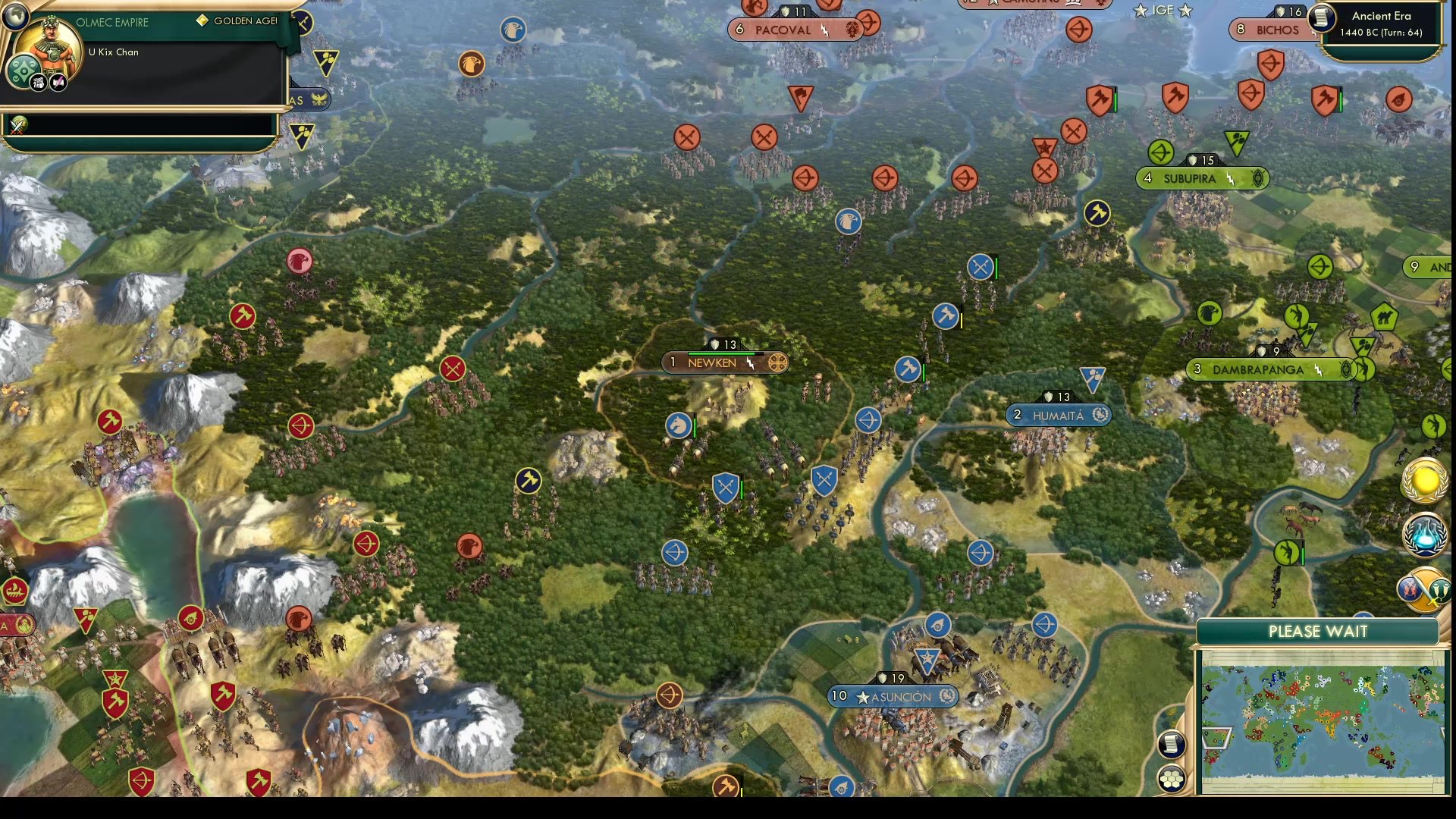The image size is (1456, 819).
Task: Open the Asunción city banner
Action: [x=893, y=695]
